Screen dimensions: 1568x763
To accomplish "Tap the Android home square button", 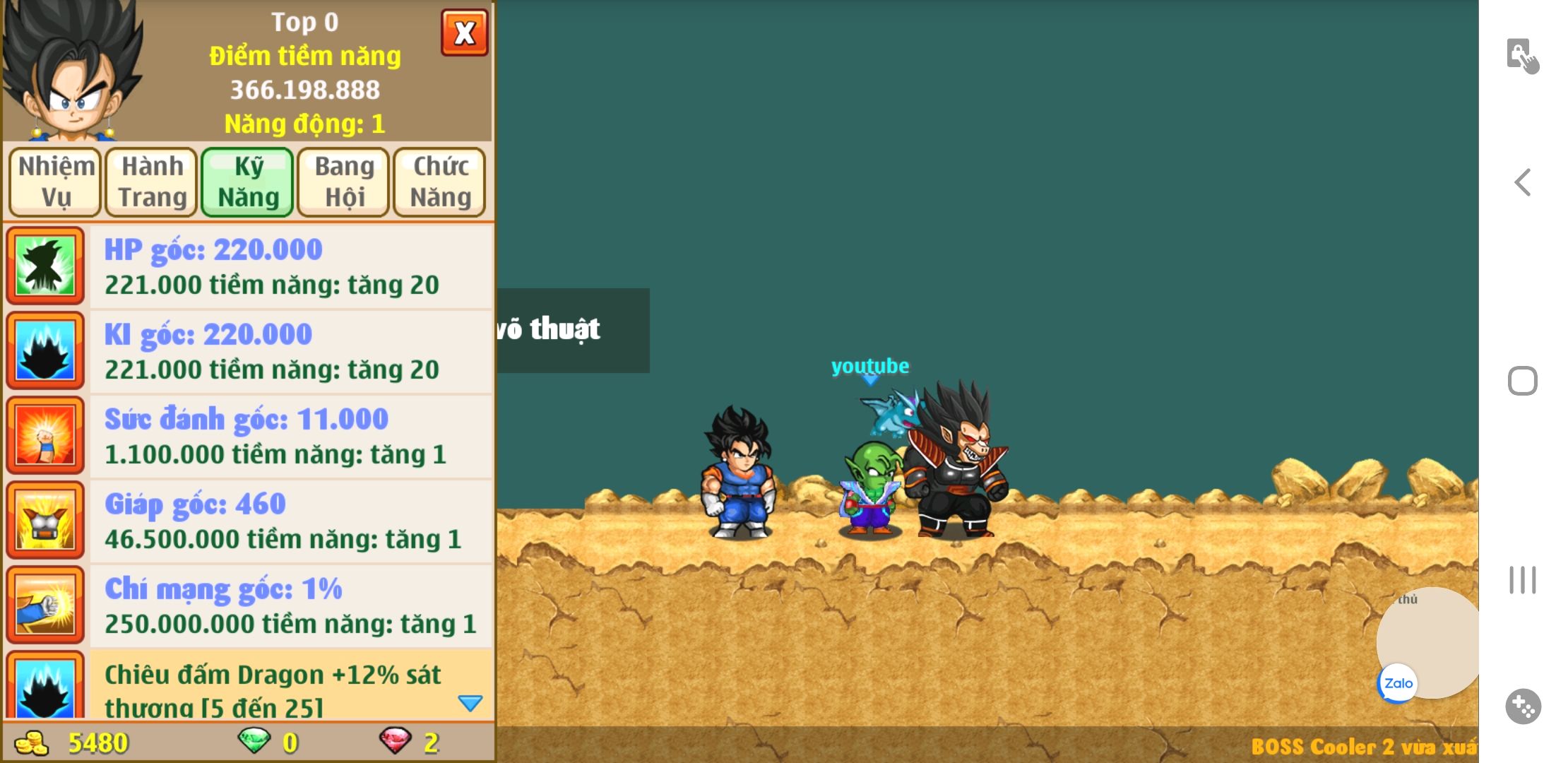I will [1523, 381].
